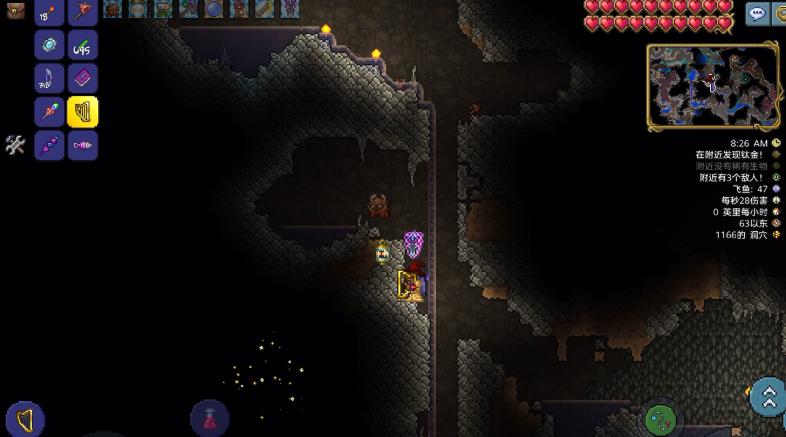Open the inventory bag

click(15, 11)
